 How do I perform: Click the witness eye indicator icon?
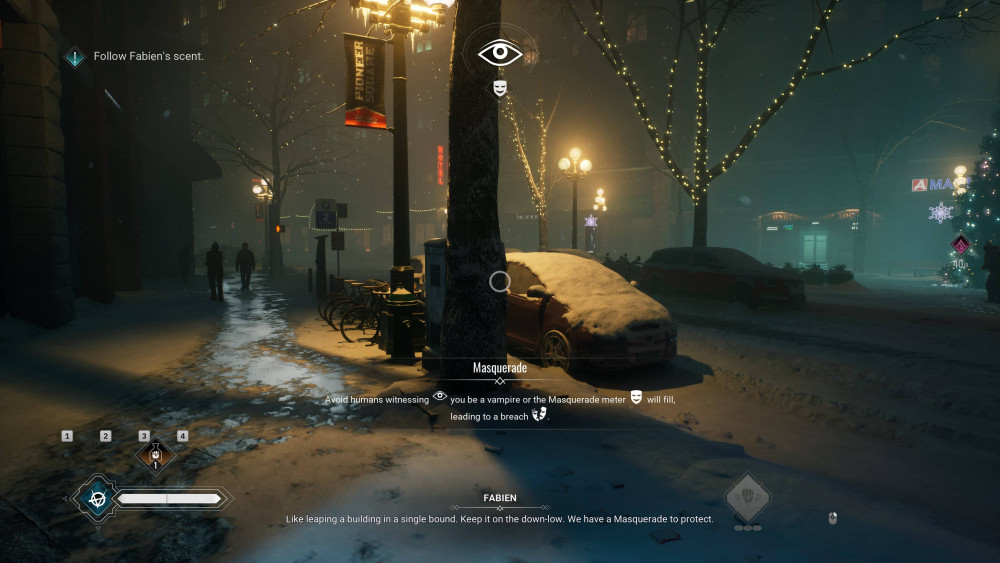(x=500, y=53)
